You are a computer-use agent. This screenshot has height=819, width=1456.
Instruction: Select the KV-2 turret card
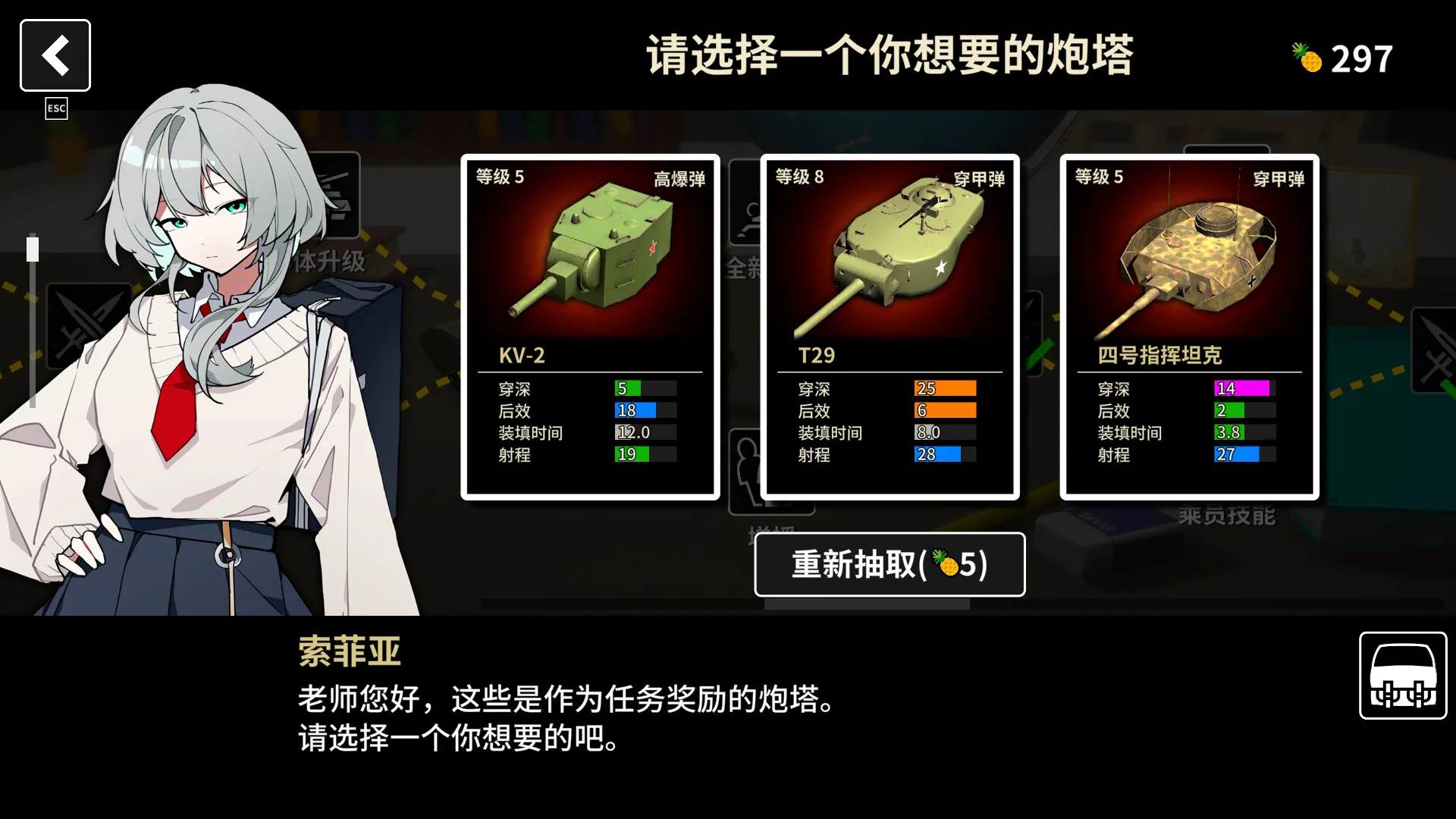coord(590,326)
